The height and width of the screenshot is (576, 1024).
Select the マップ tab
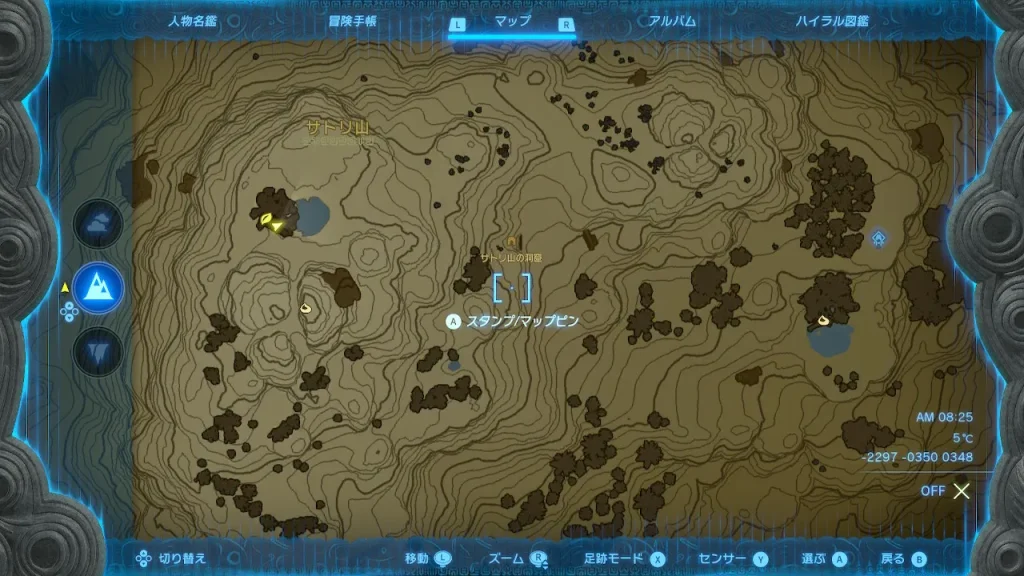[513, 21]
